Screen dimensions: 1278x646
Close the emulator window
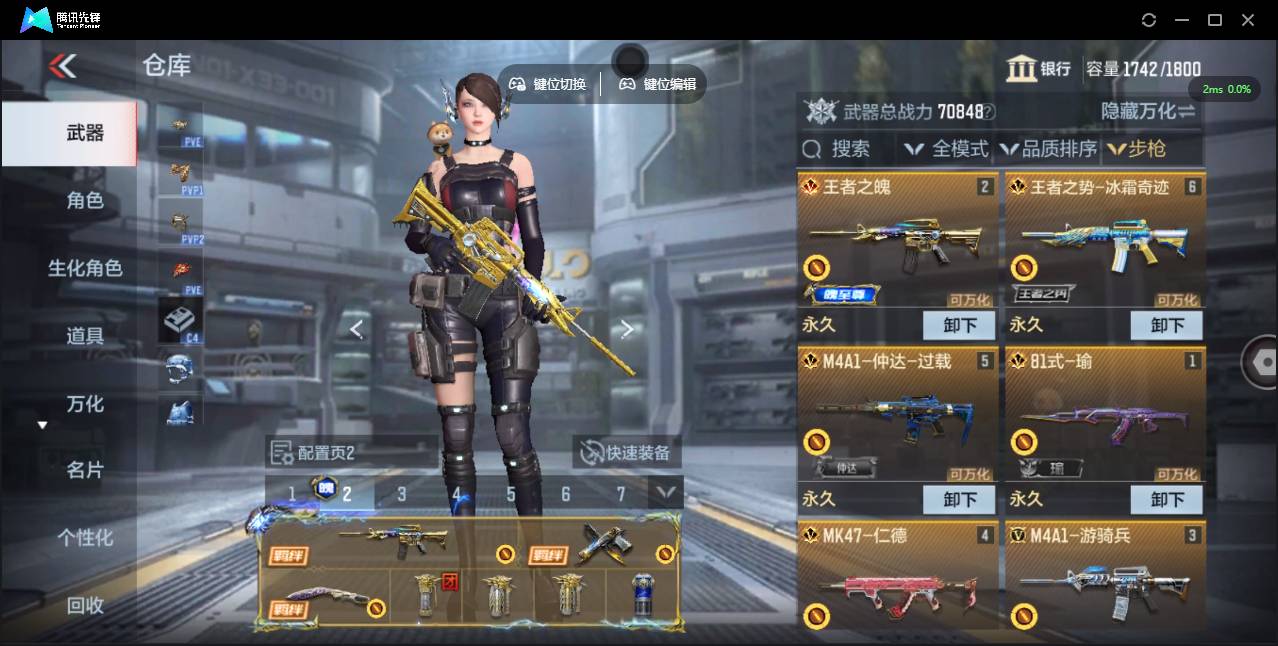tap(1248, 20)
